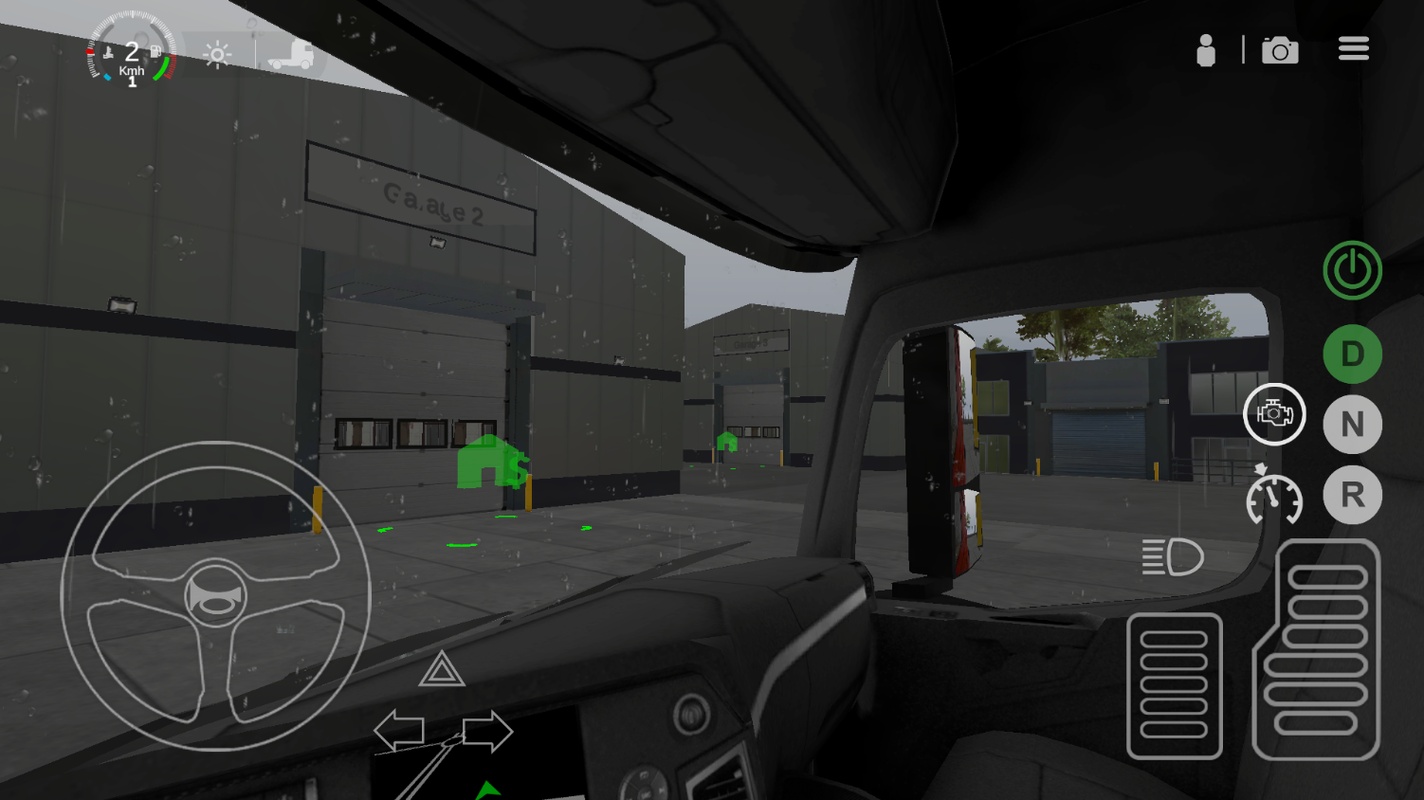This screenshot has width=1424, height=800.
Task: Activate the engine brake icon
Action: pyautogui.click(x=1275, y=413)
